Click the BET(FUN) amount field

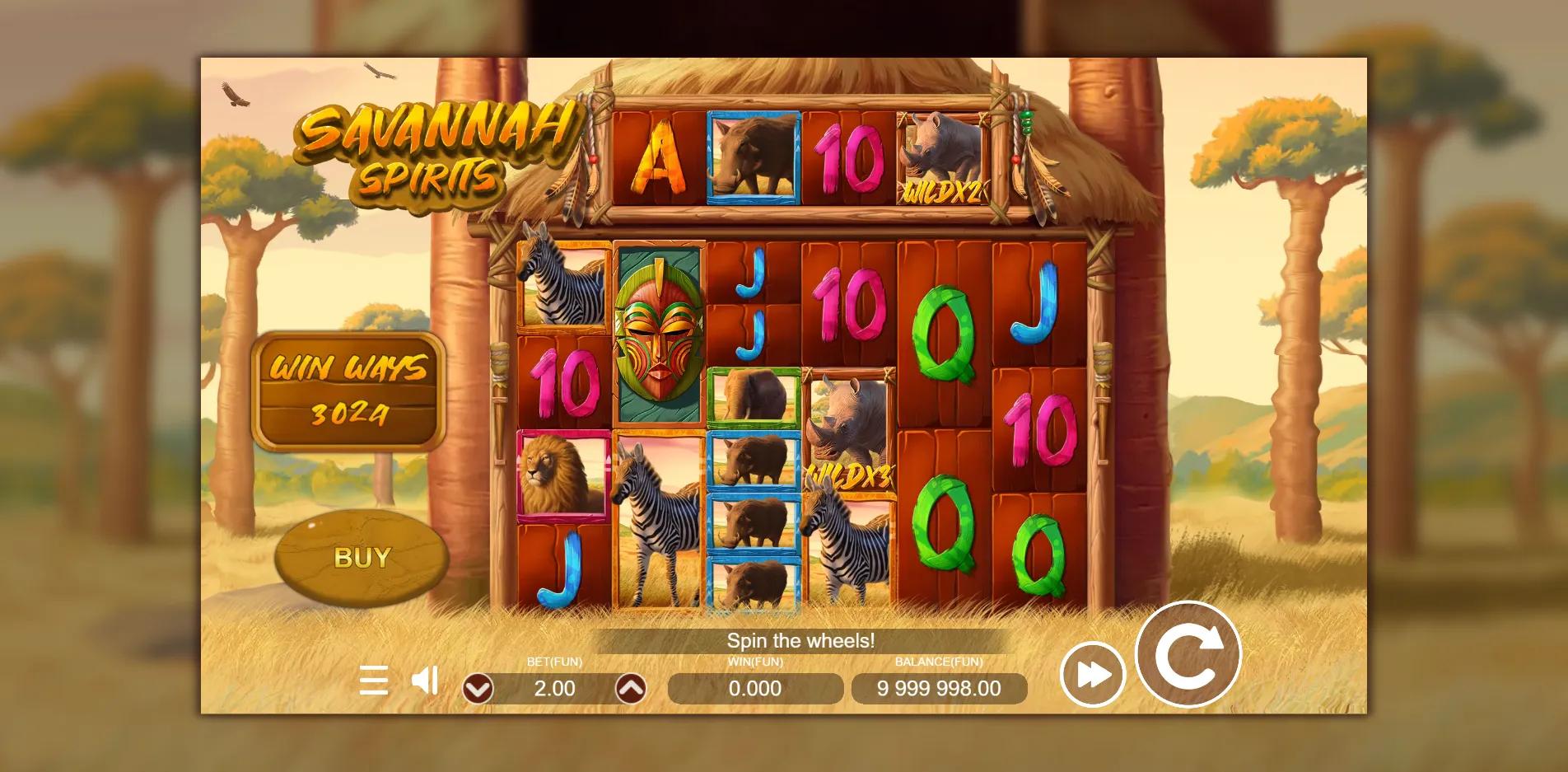pos(554,689)
